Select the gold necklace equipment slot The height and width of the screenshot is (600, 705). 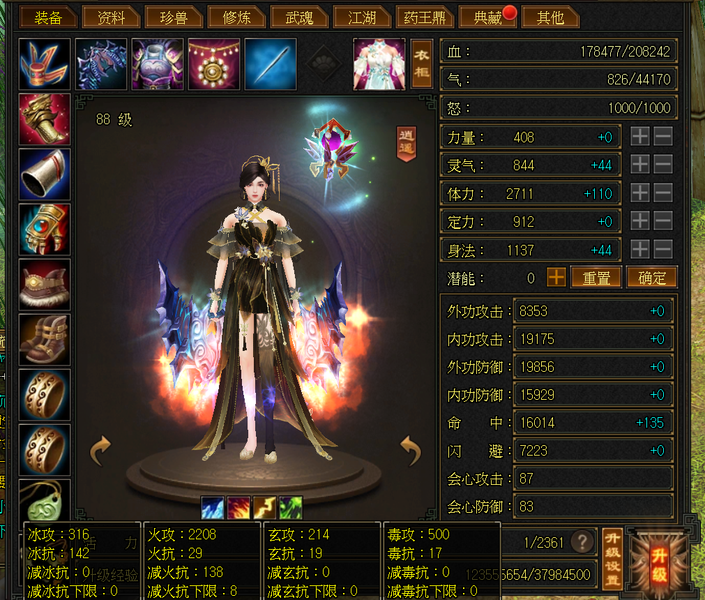pos(214,63)
